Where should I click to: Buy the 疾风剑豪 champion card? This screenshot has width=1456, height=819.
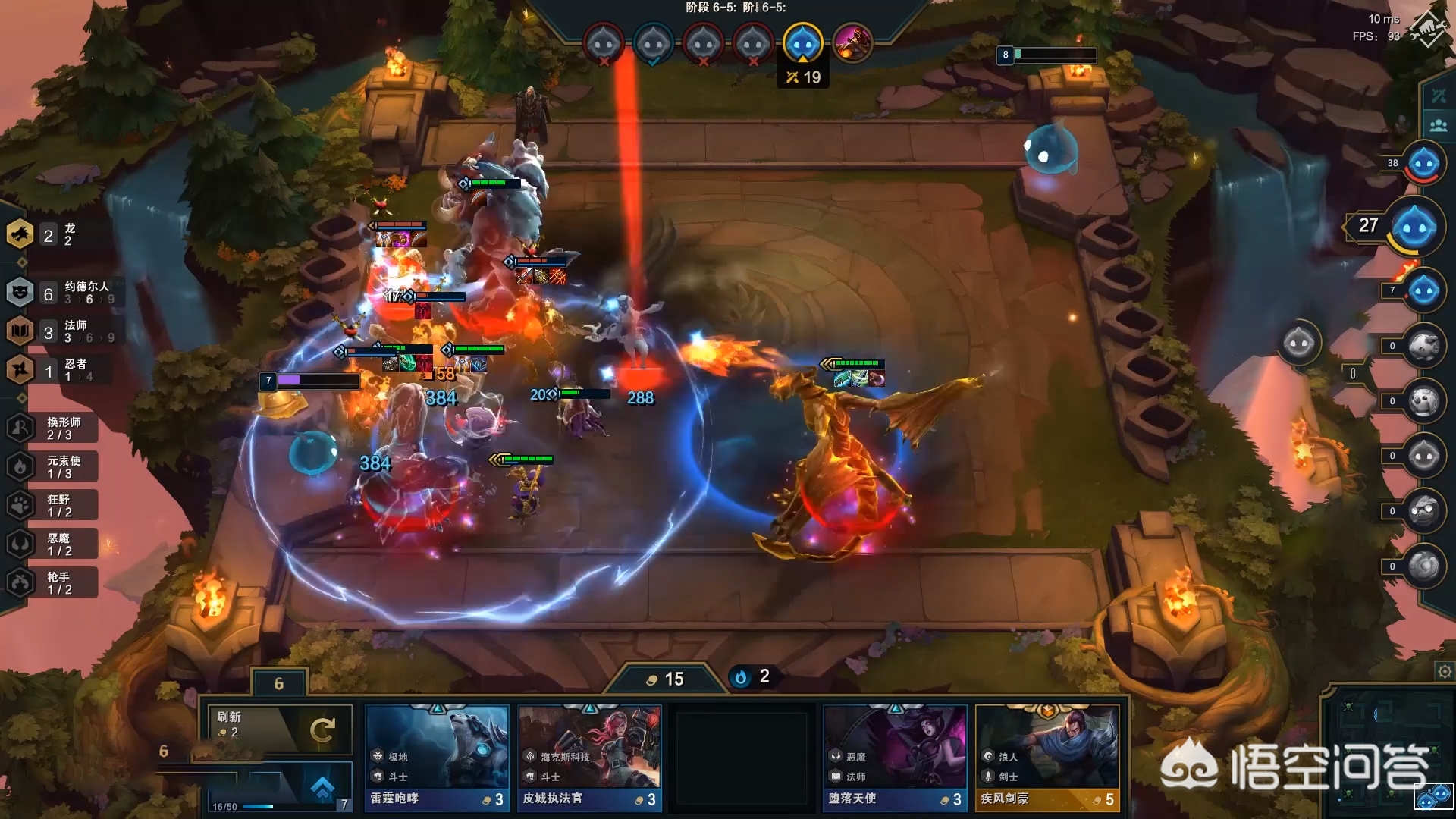[1047, 758]
